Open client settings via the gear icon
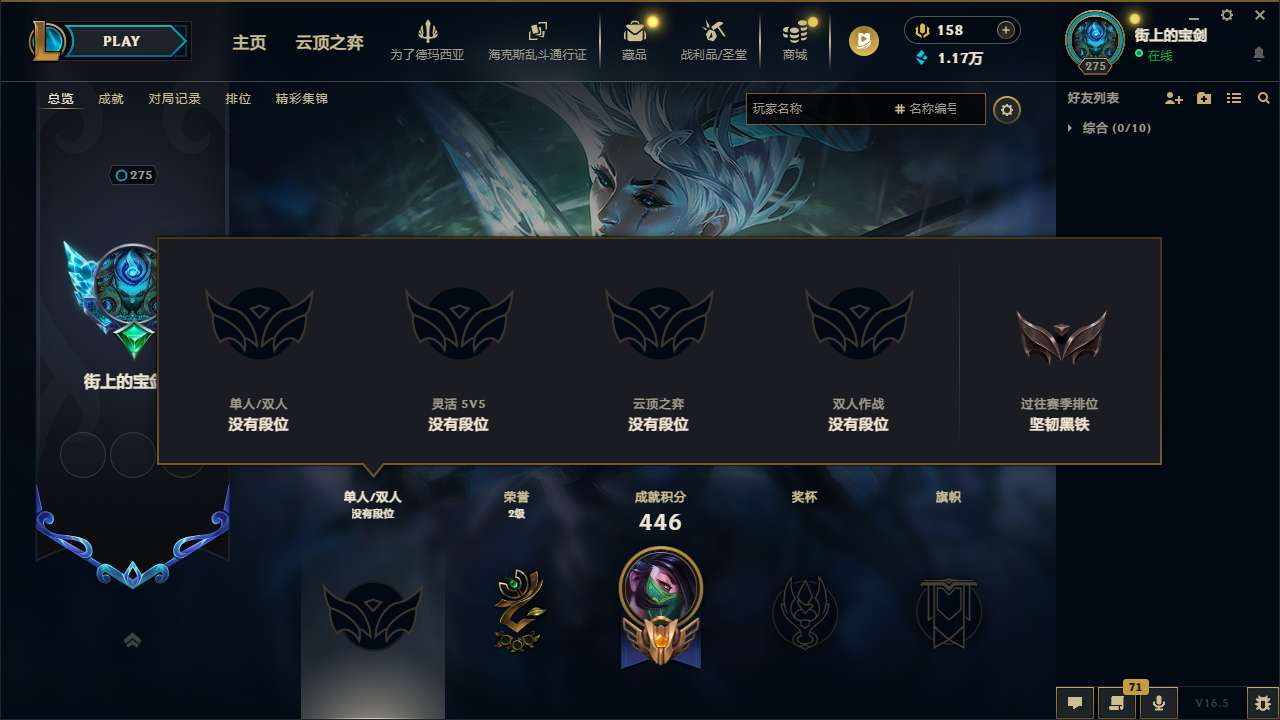Screen dimensions: 1280x720 pos(1226,15)
